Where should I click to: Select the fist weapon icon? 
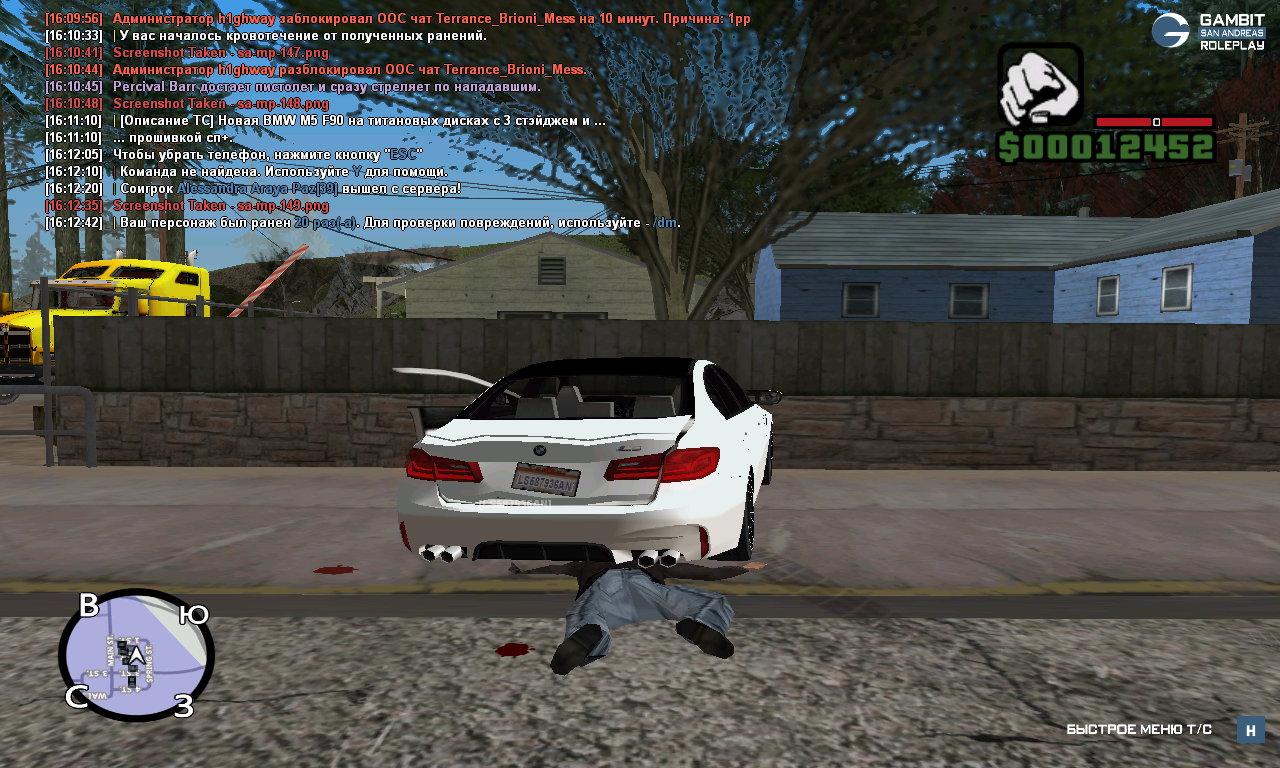pyautogui.click(x=1040, y=85)
